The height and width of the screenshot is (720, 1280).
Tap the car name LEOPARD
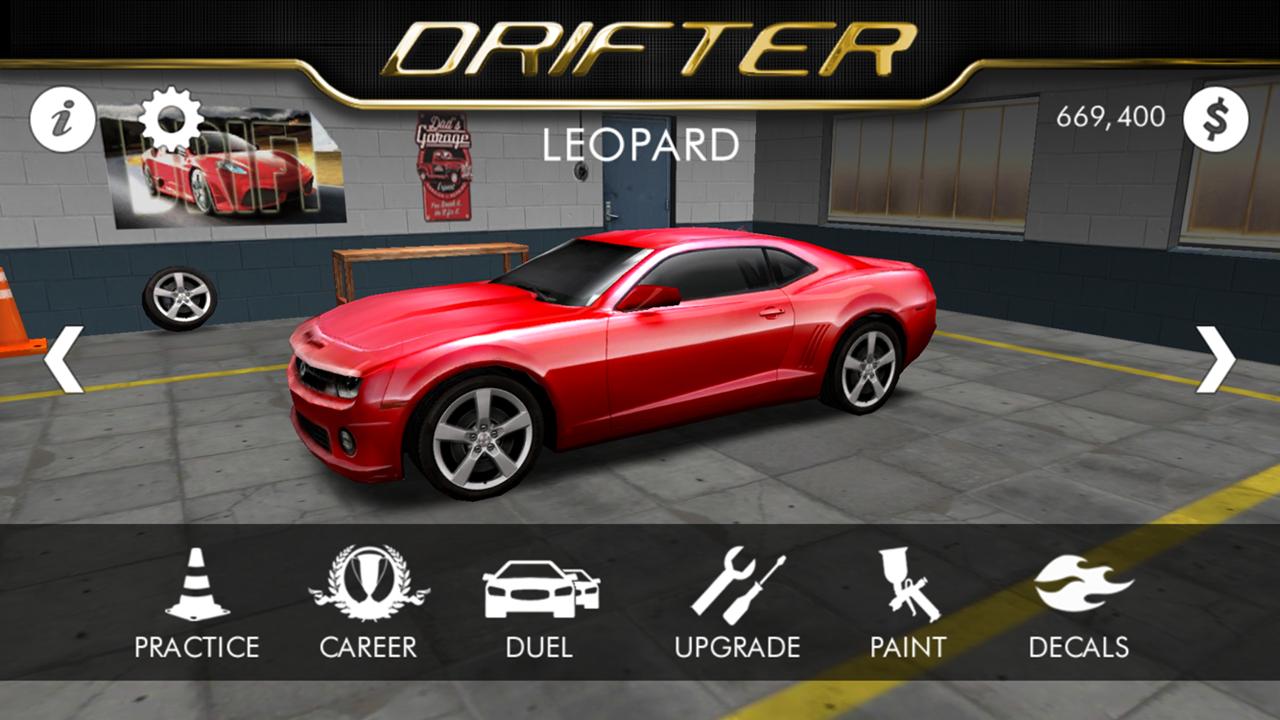[639, 143]
